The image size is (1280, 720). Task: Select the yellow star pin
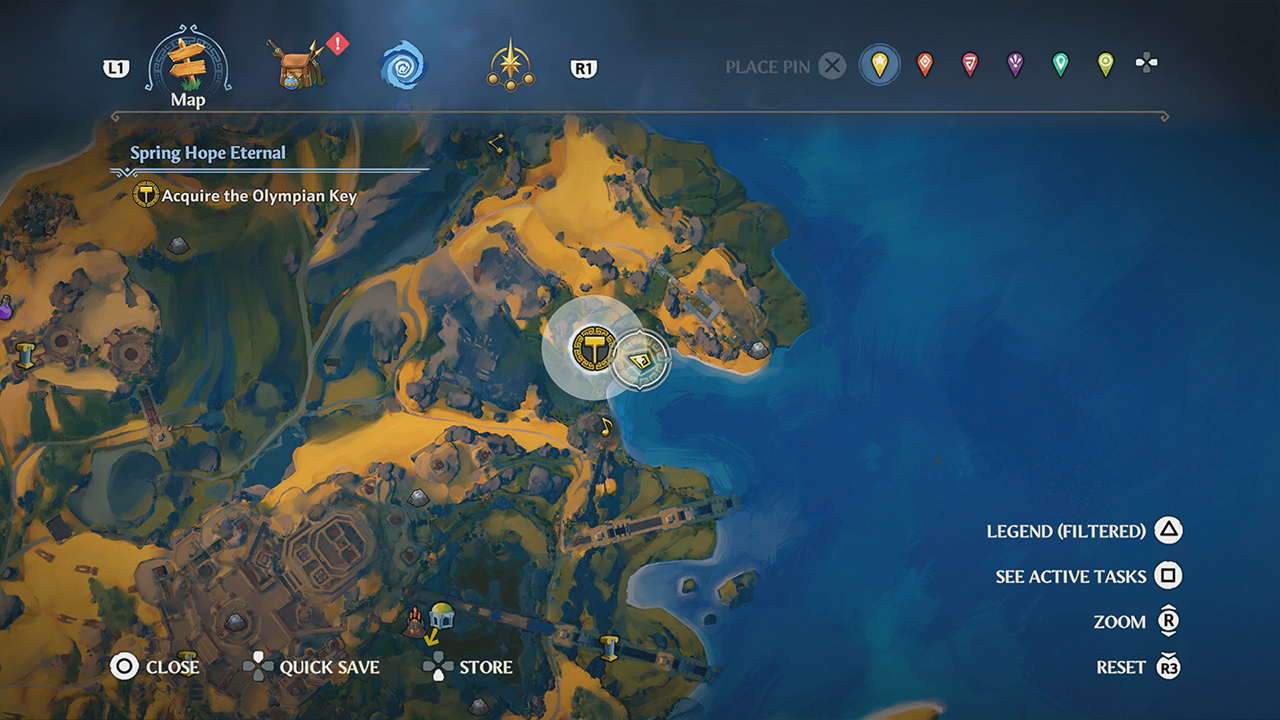(x=879, y=66)
